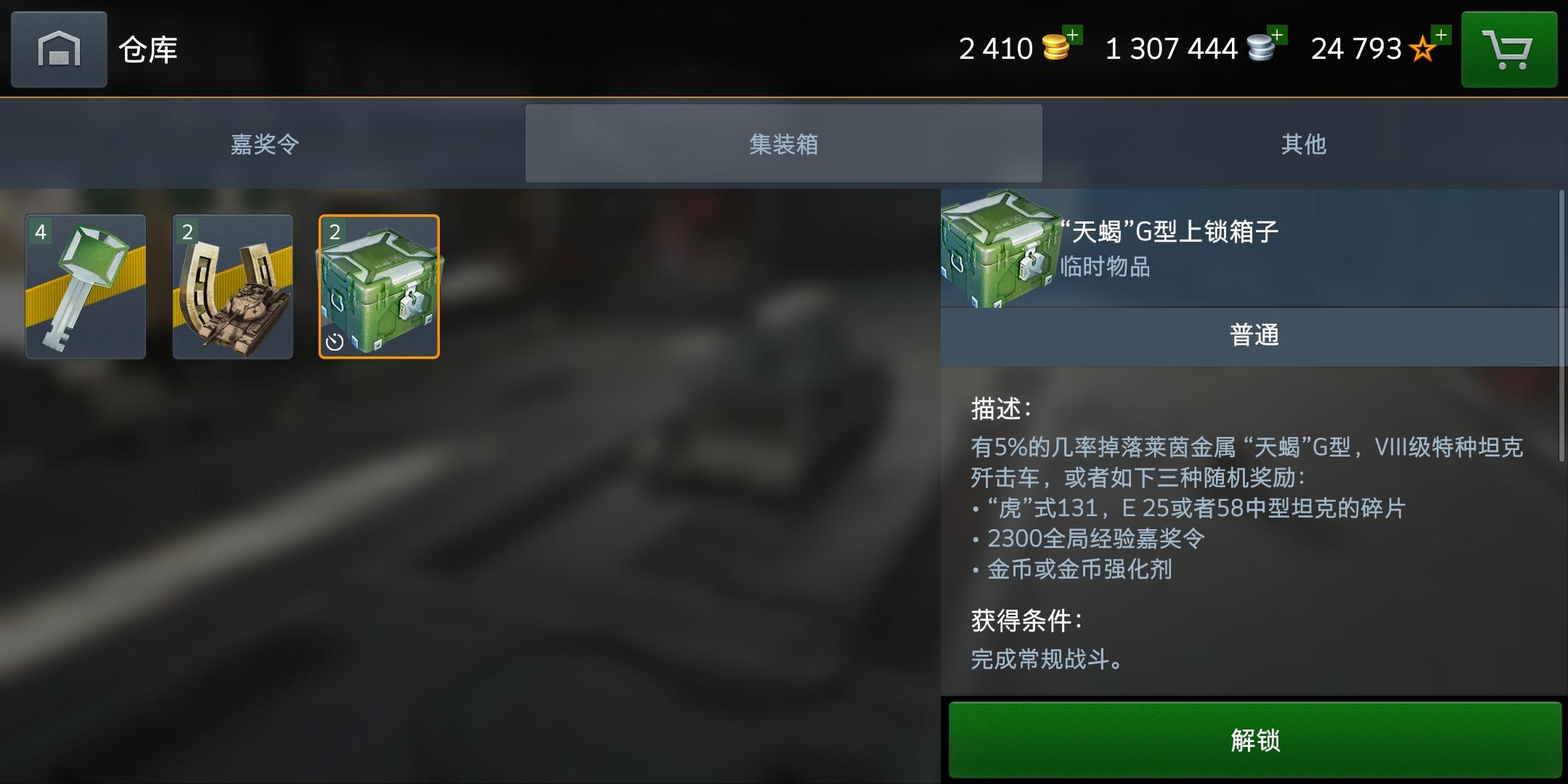Open the store via the shopping cart icon
The height and width of the screenshot is (784, 1568).
[x=1509, y=49]
